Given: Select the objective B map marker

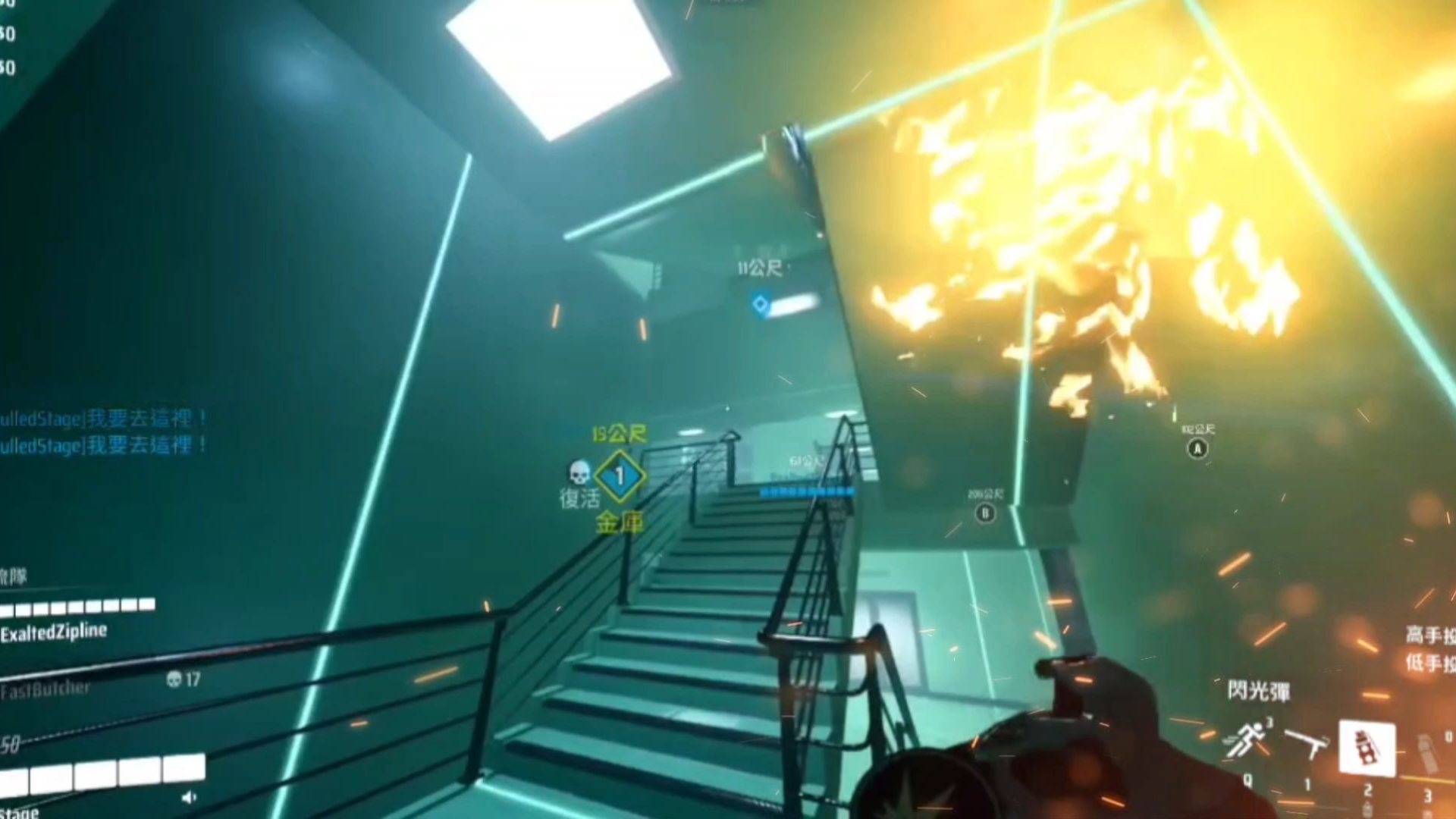Looking at the screenshot, I should pos(985,513).
